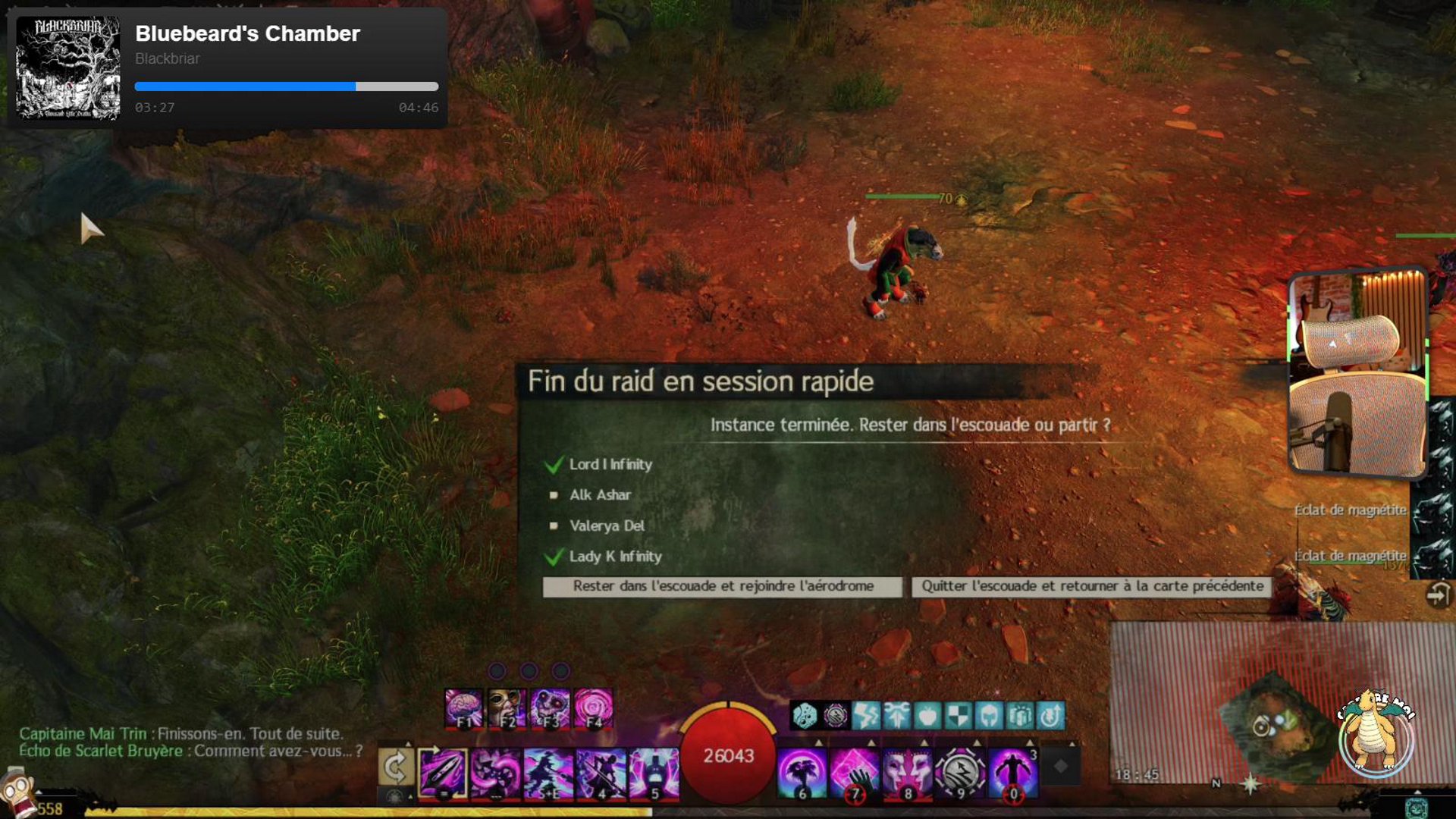Use the grey lightning signet skill
This screenshot has width=1456, height=819.
pos(960,773)
